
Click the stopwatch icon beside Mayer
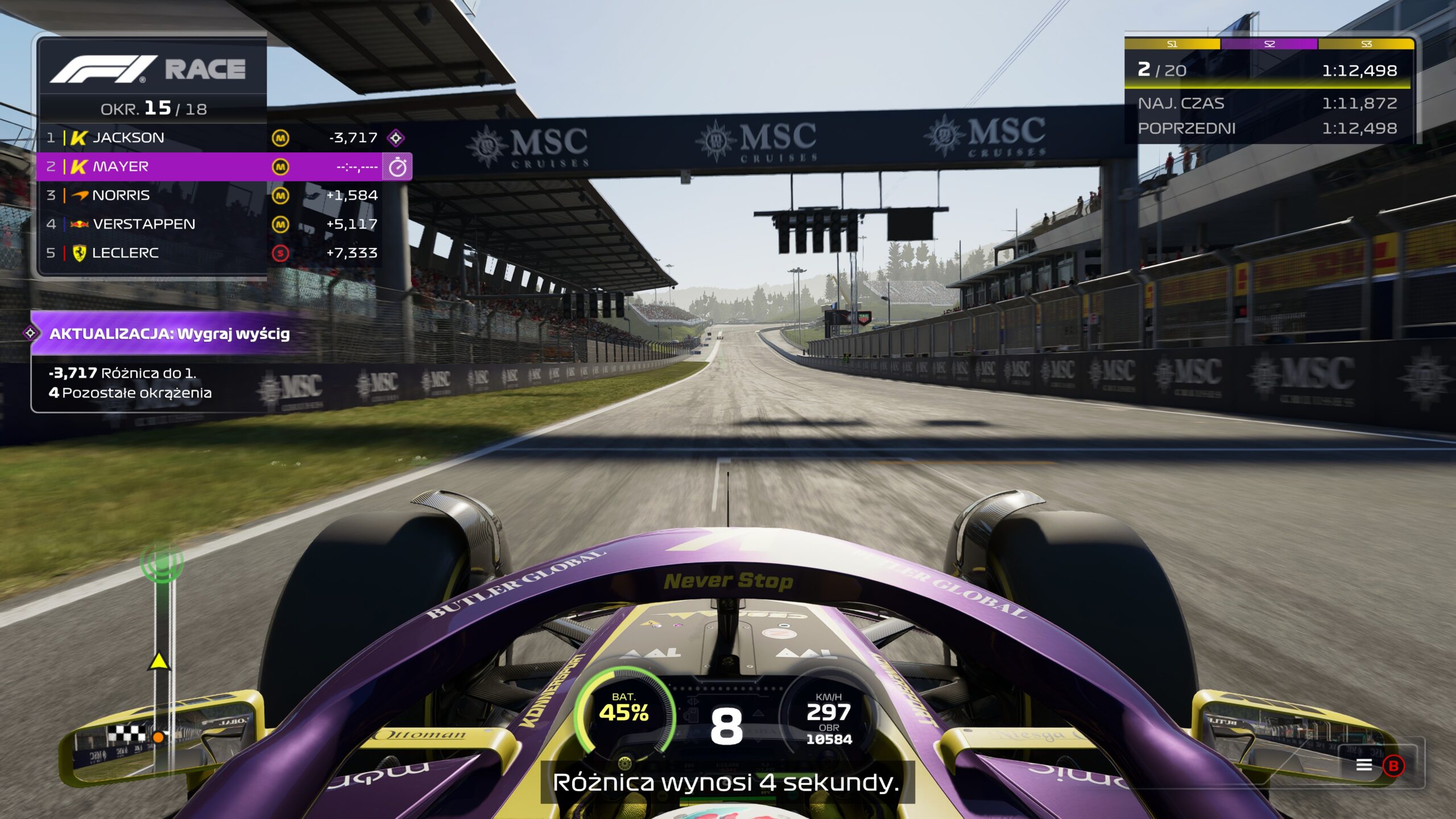pos(397,167)
